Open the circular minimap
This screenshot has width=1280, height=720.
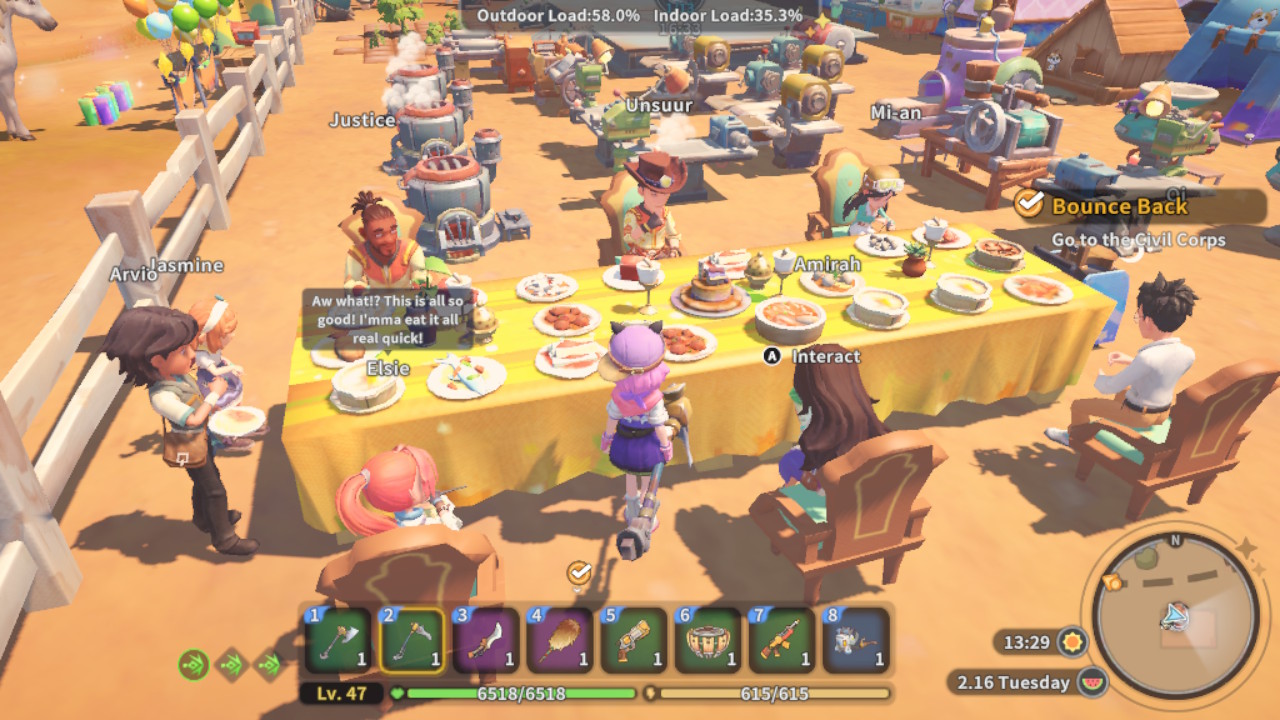click(1175, 616)
